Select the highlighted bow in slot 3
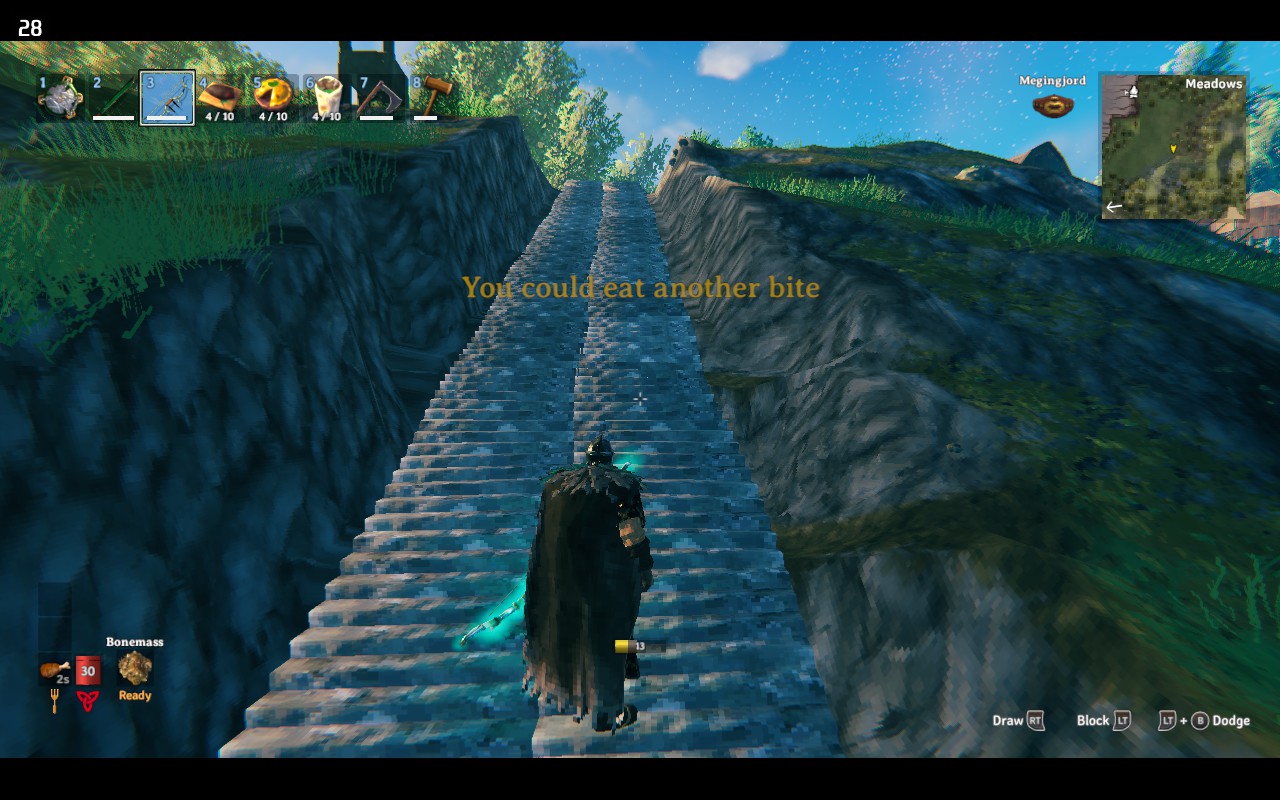 point(167,98)
